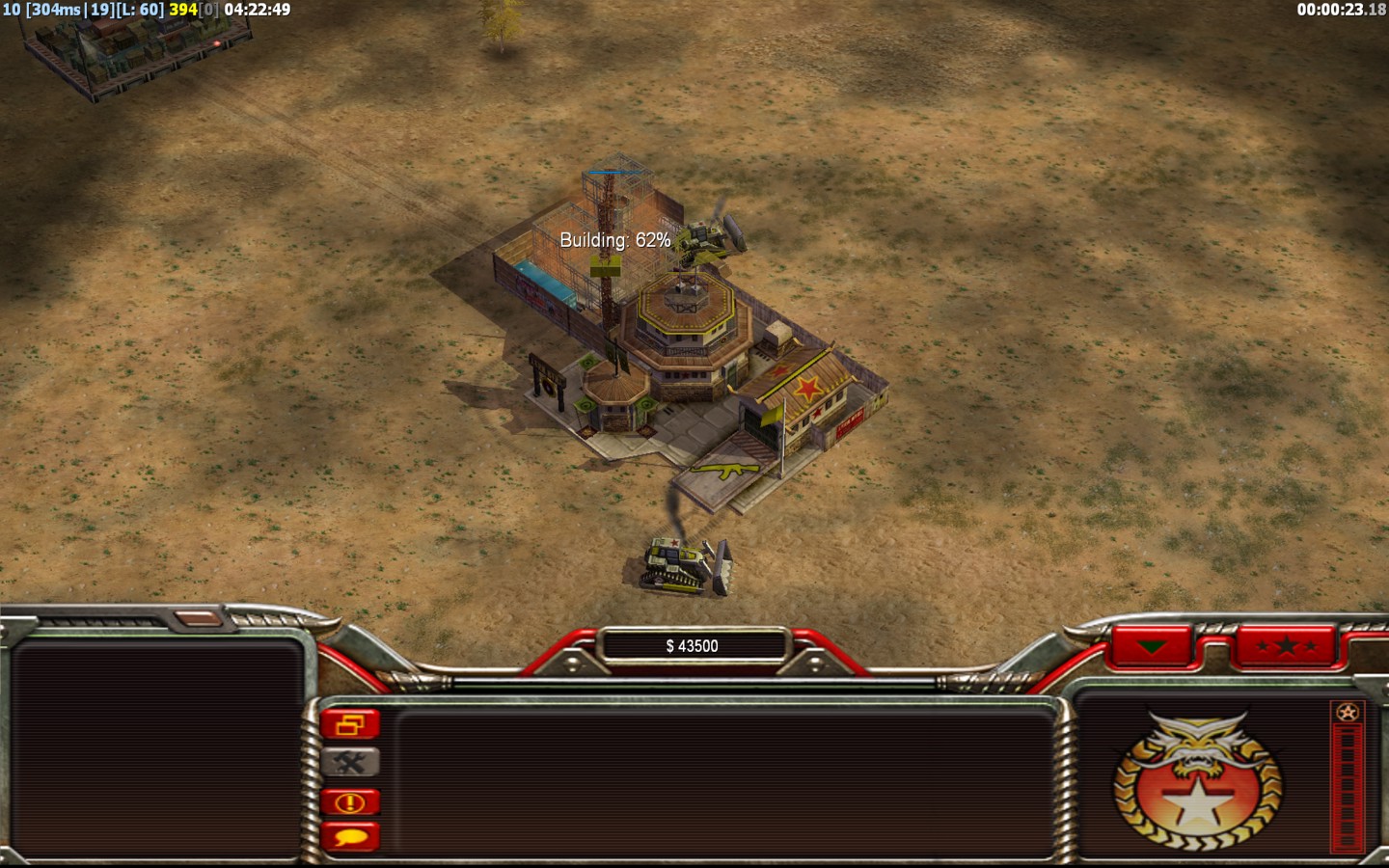Screen dimensions: 1389x868
Task: Open chat with the speech bubble button
Action: tap(350, 836)
